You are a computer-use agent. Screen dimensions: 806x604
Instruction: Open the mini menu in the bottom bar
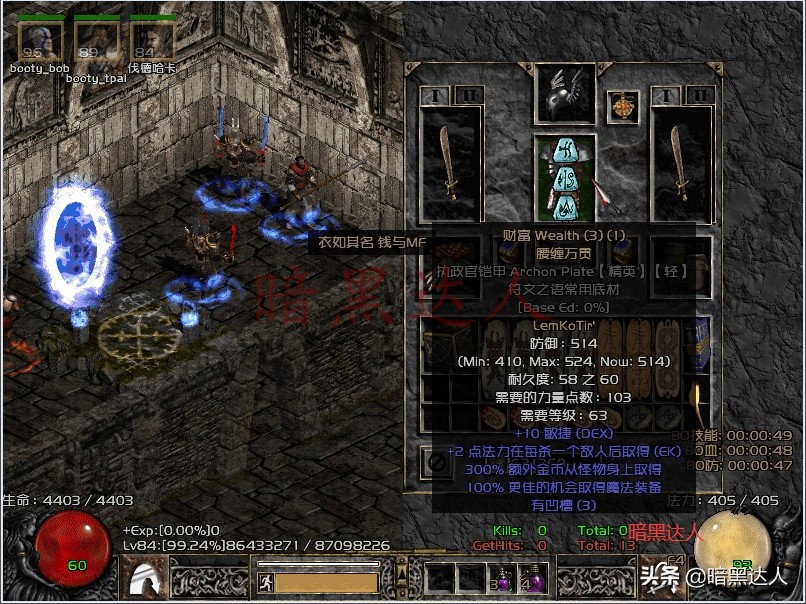click(402, 578)
